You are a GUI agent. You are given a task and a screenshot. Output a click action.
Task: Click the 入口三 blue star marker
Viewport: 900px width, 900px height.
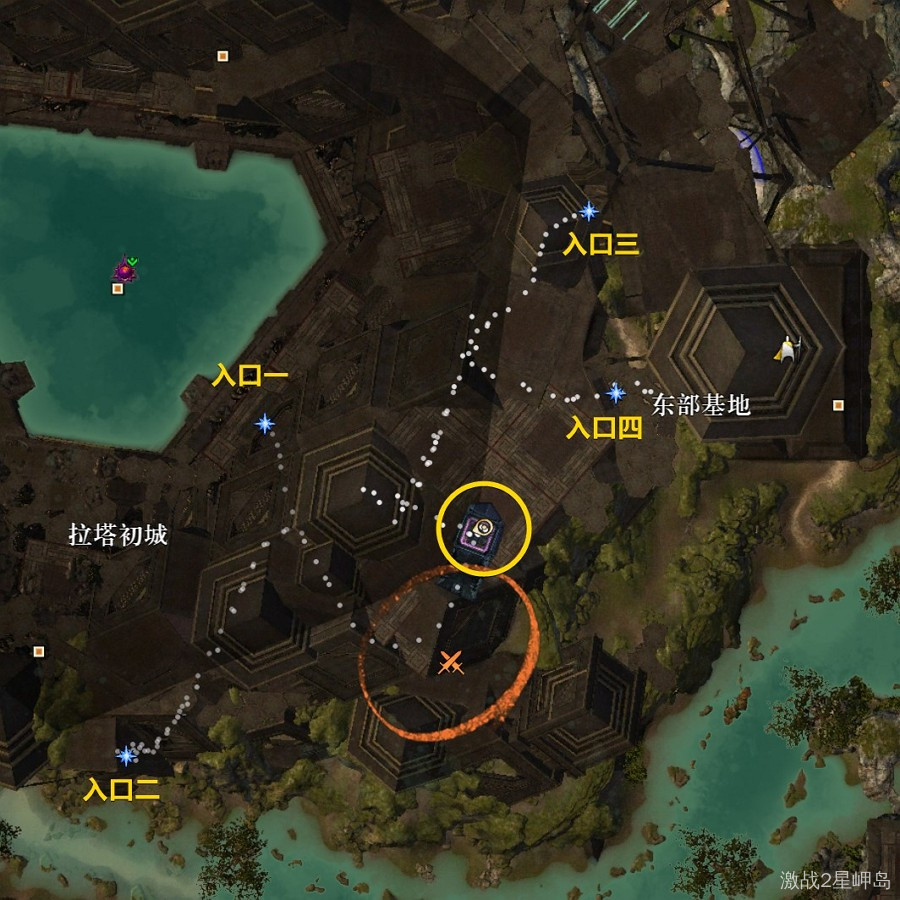point(589,211)
